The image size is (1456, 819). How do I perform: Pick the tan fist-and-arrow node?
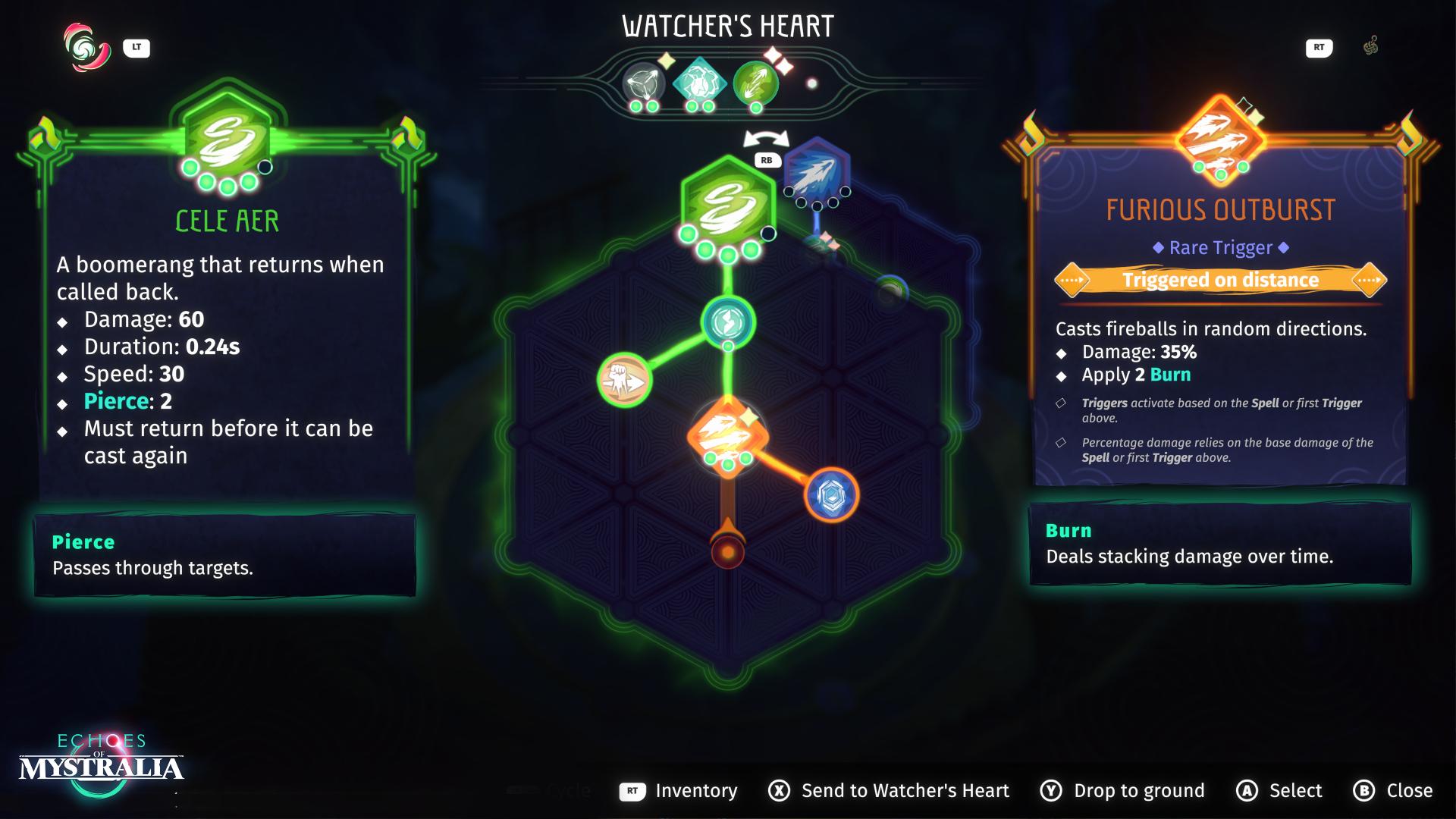(625, 379)
